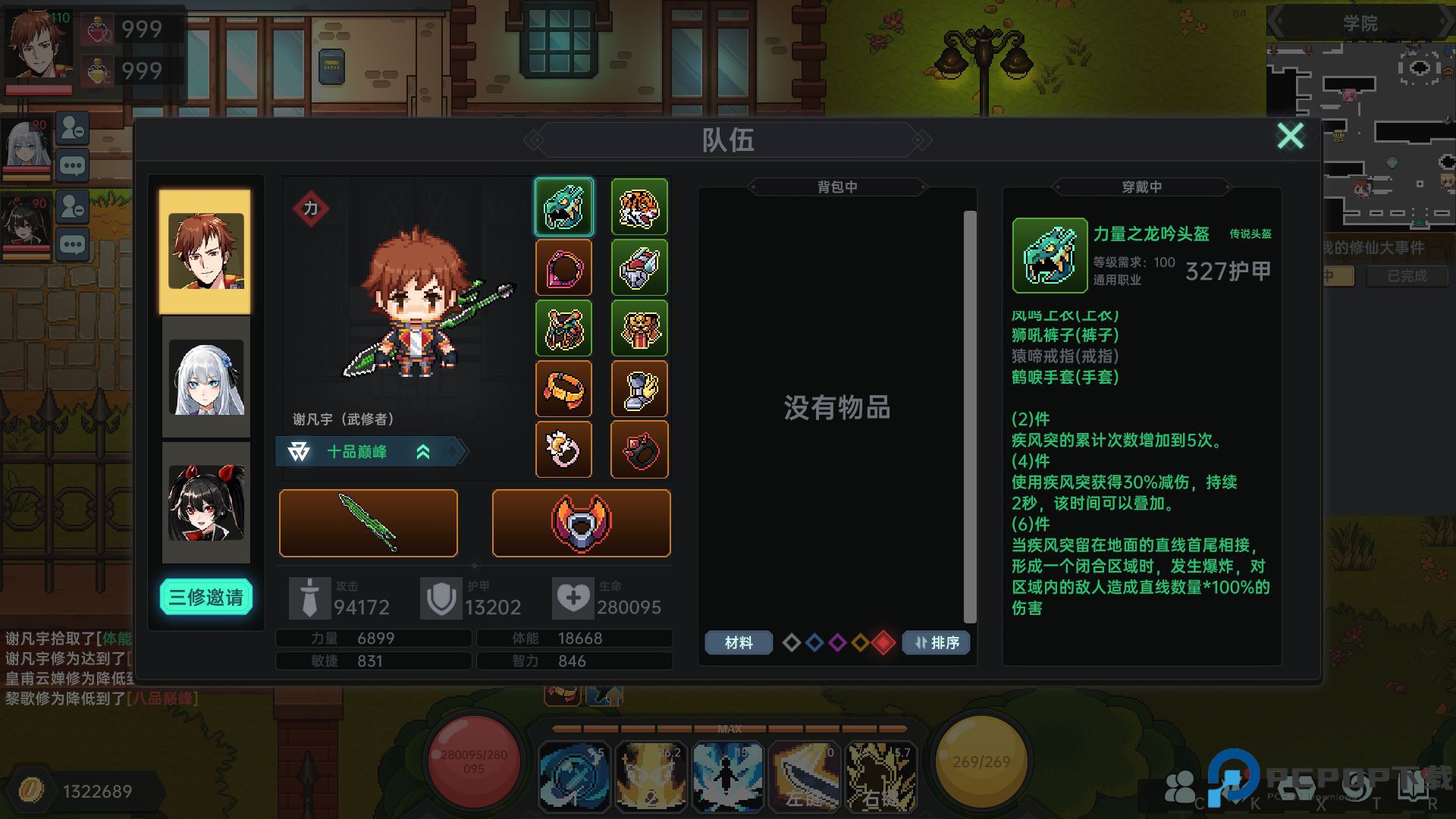Click the equipped shield off-hand icon
Viewport: 1456px width, 819px height.
(x=581, y=522)
